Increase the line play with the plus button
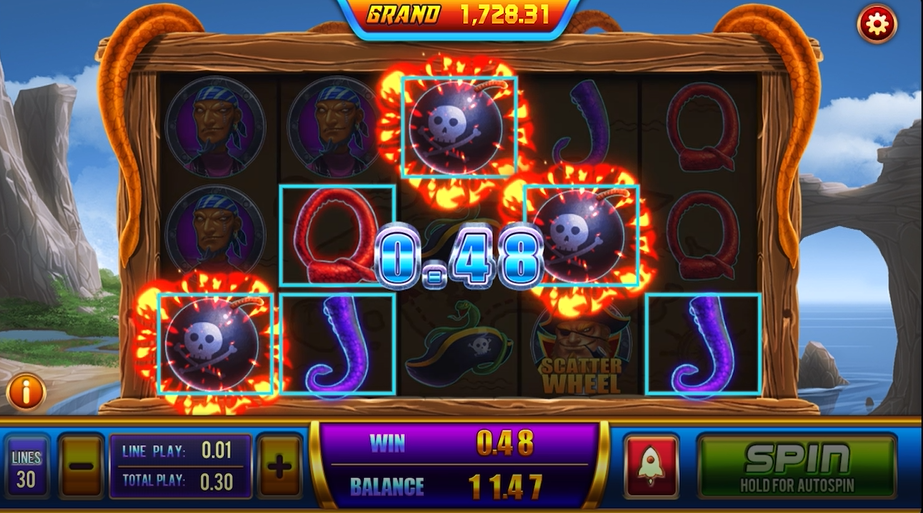The width and height of the screenshot is (923, 513). pyautogui.click(x=280, y=466)
